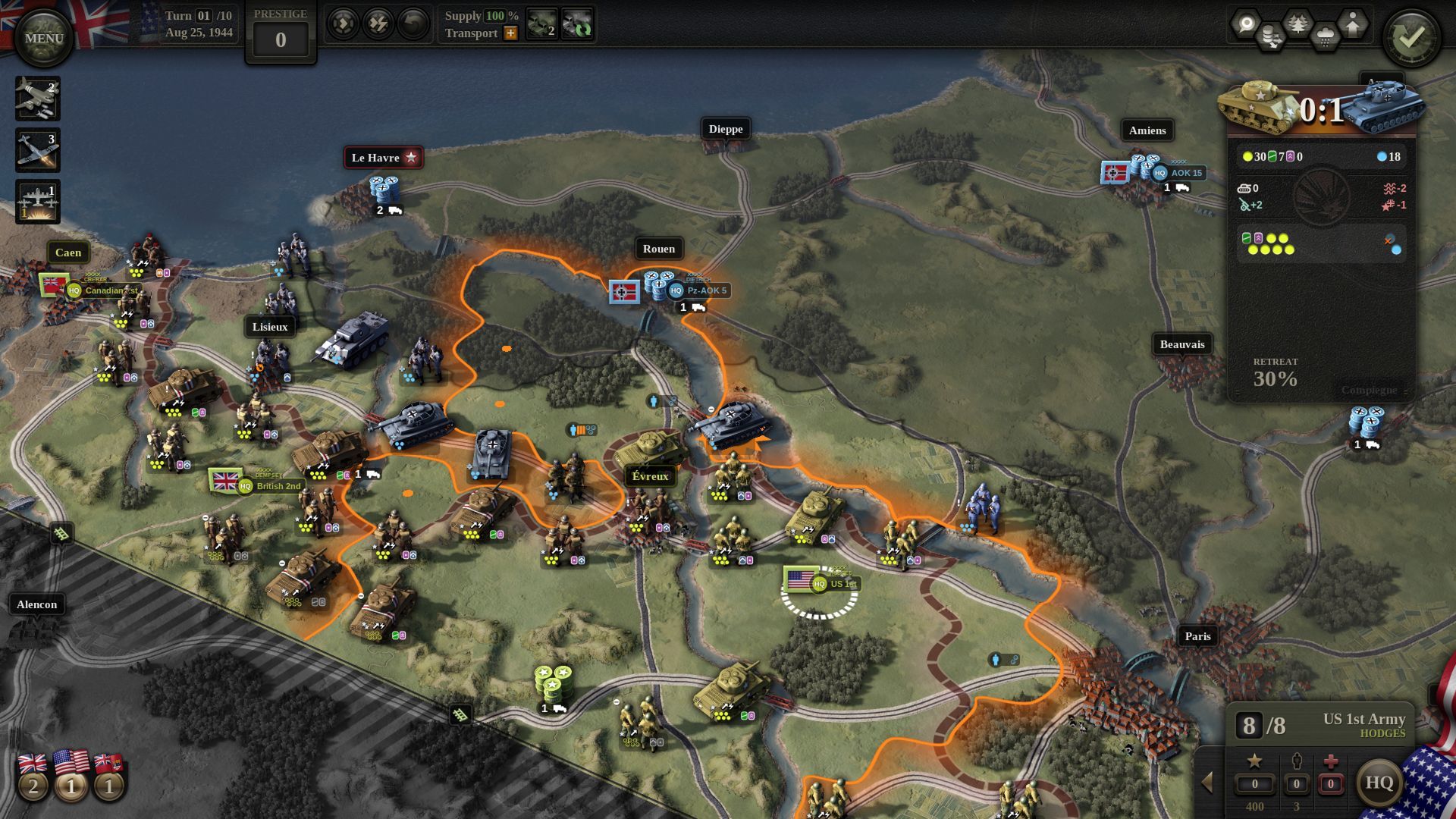
Task: Click the truck icon with green arrows
Action: click(578, 24)
